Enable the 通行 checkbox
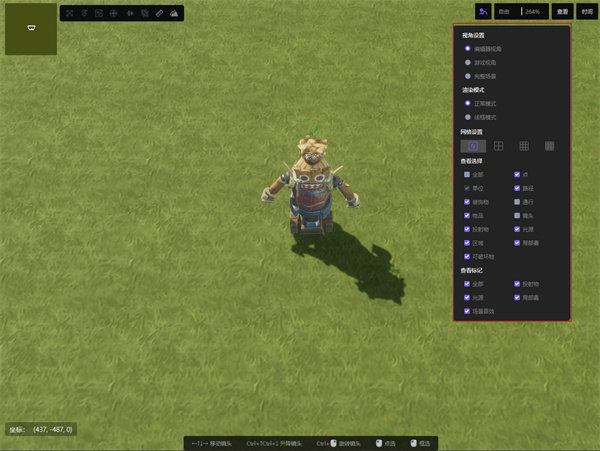 [x=517, y=202]
